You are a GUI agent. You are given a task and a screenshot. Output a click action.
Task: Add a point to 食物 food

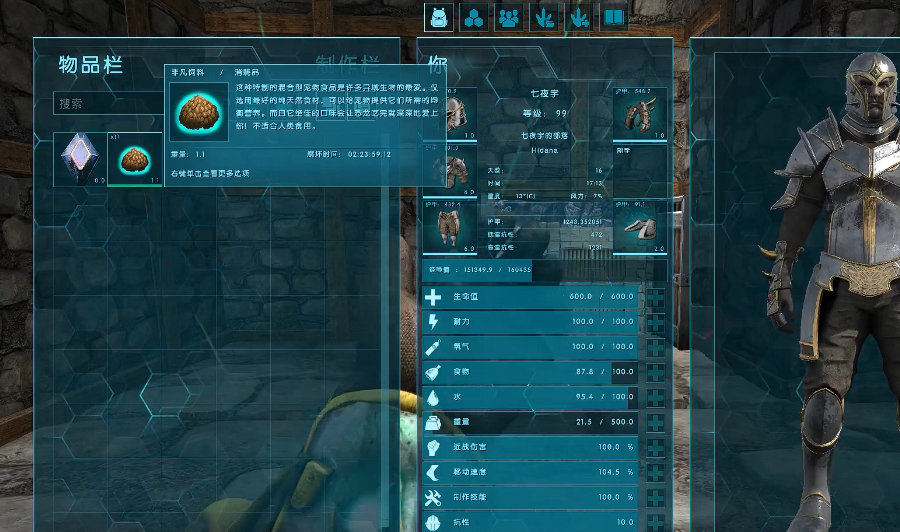pos(655,372)
